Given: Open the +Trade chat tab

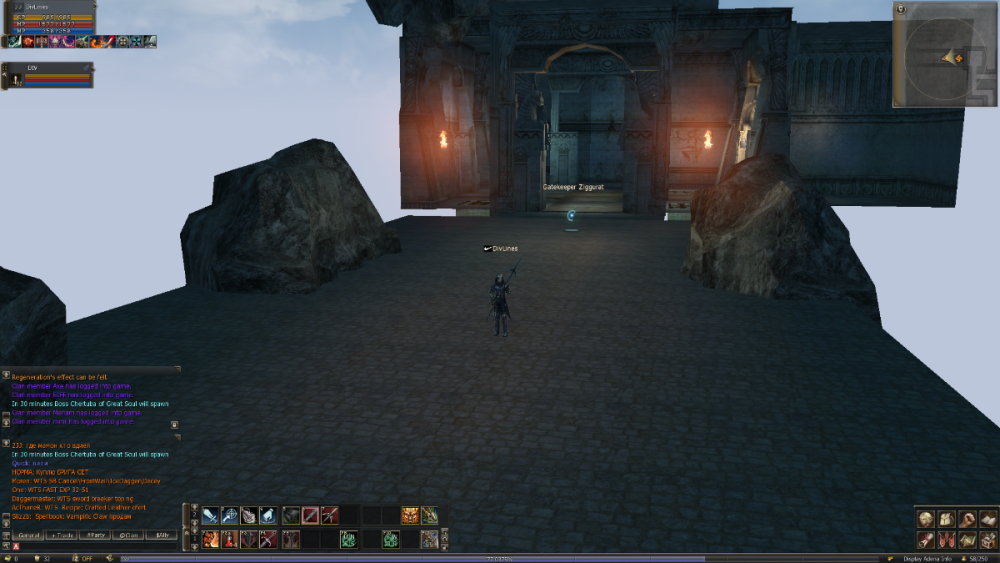Looking at the screenshot, I should (x=63, y=535).
